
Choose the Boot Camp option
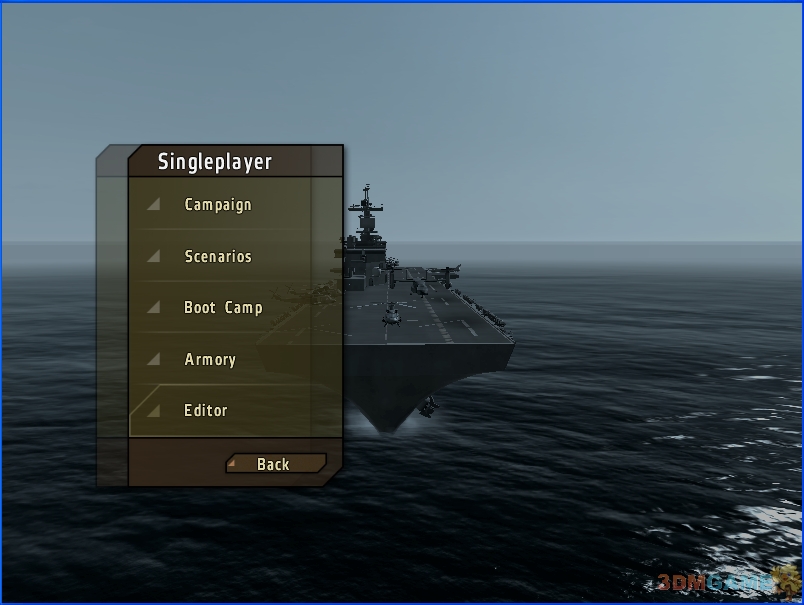[x=223, y=308]
